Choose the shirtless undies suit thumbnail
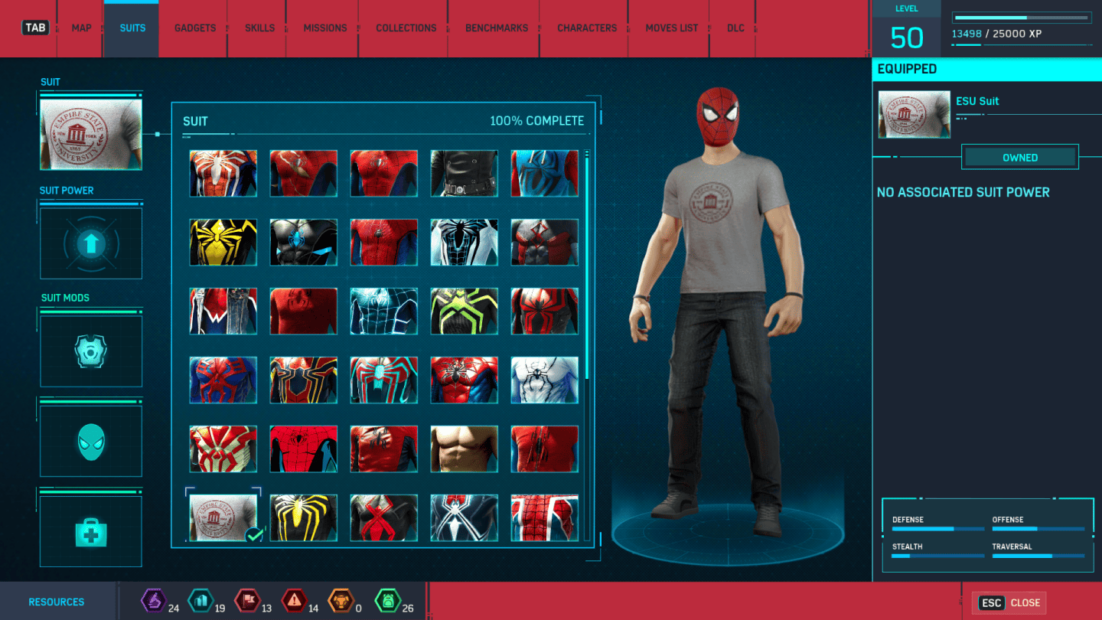 [464, 449]
